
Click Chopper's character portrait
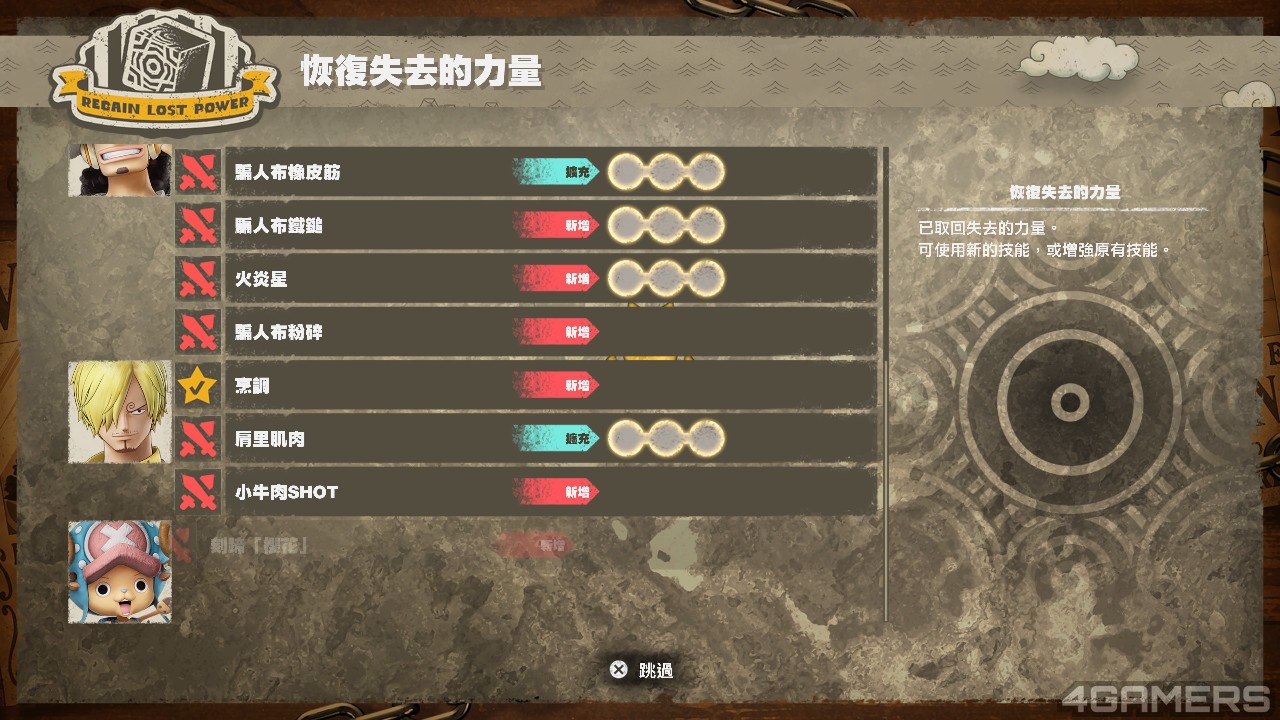click(x=119, y=572)
